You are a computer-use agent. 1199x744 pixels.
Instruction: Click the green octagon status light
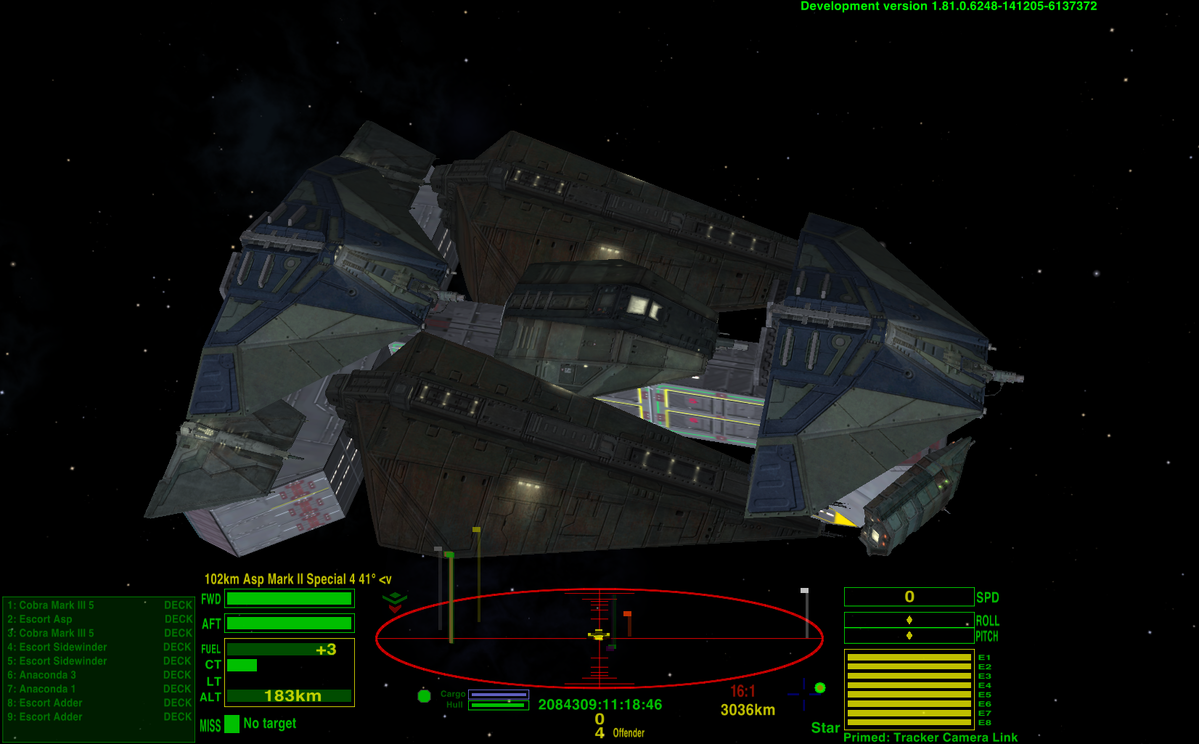click(424, 695)
